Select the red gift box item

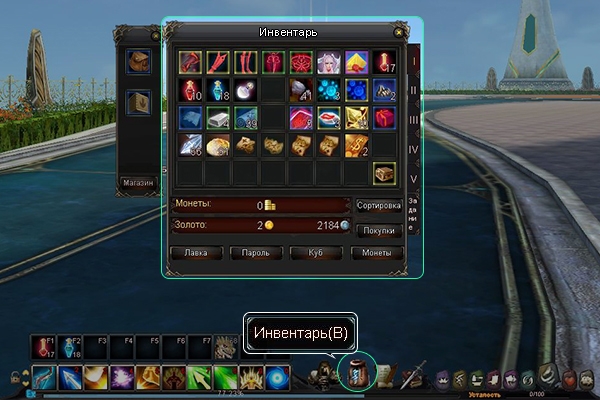[x=385, y=119]
